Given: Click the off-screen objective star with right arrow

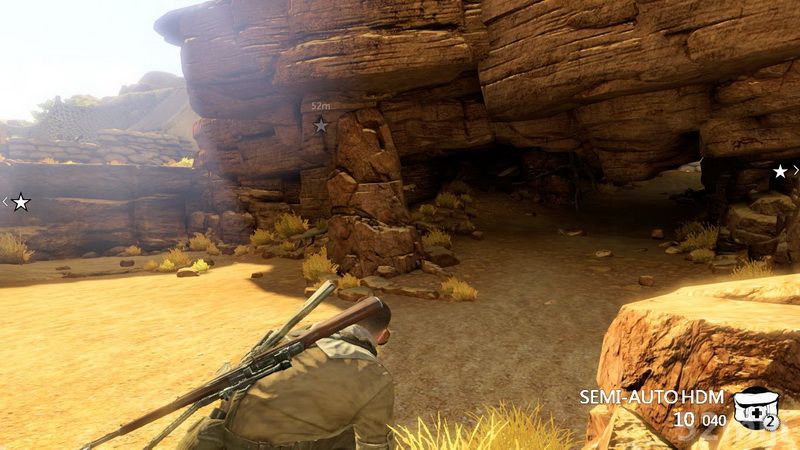Looking at the screenshot, I should [780, 171].
